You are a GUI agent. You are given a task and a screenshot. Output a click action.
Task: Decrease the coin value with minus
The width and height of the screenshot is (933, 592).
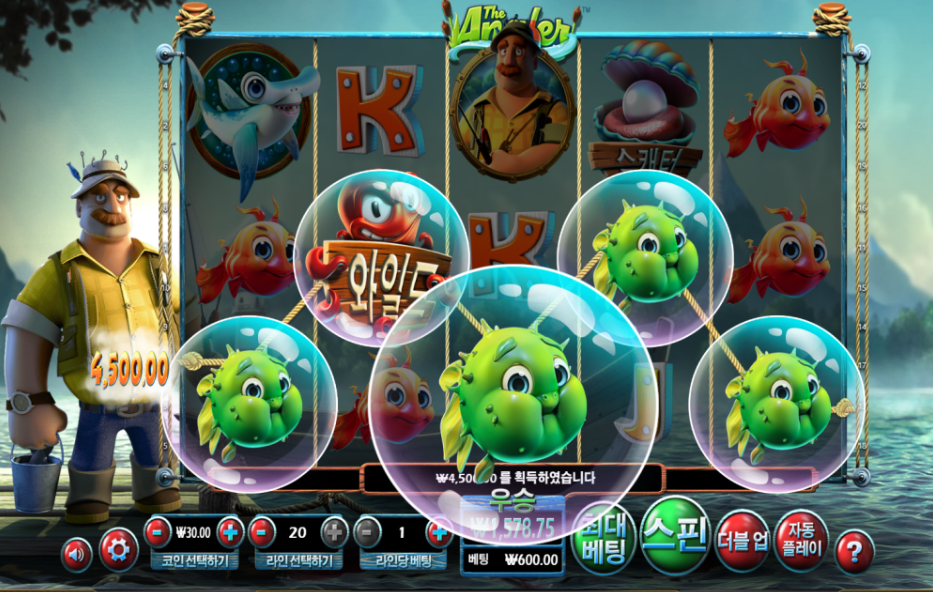pyautogui.click(x=158, y=531)
